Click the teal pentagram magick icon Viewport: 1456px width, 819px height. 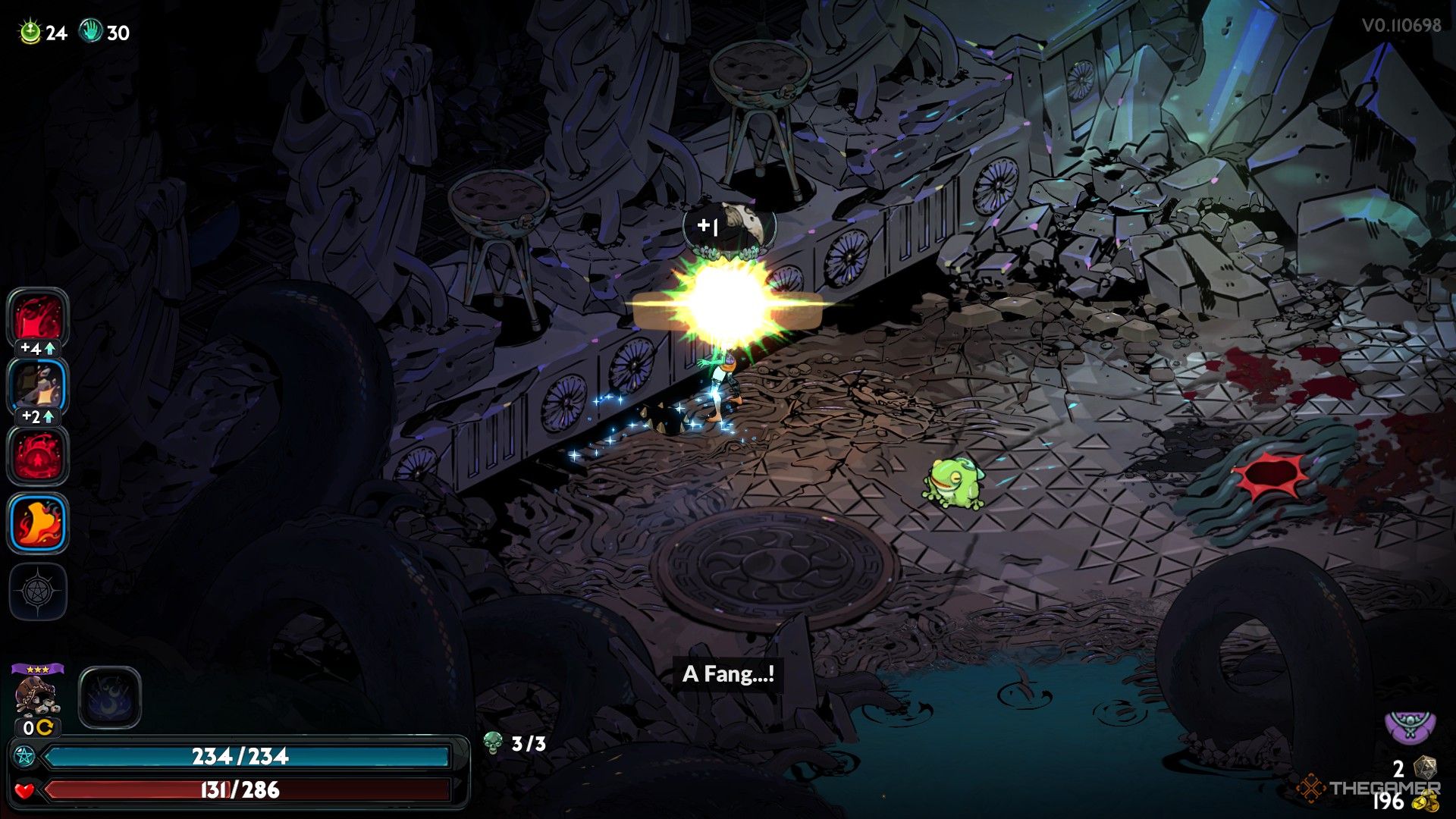[24, 756]
